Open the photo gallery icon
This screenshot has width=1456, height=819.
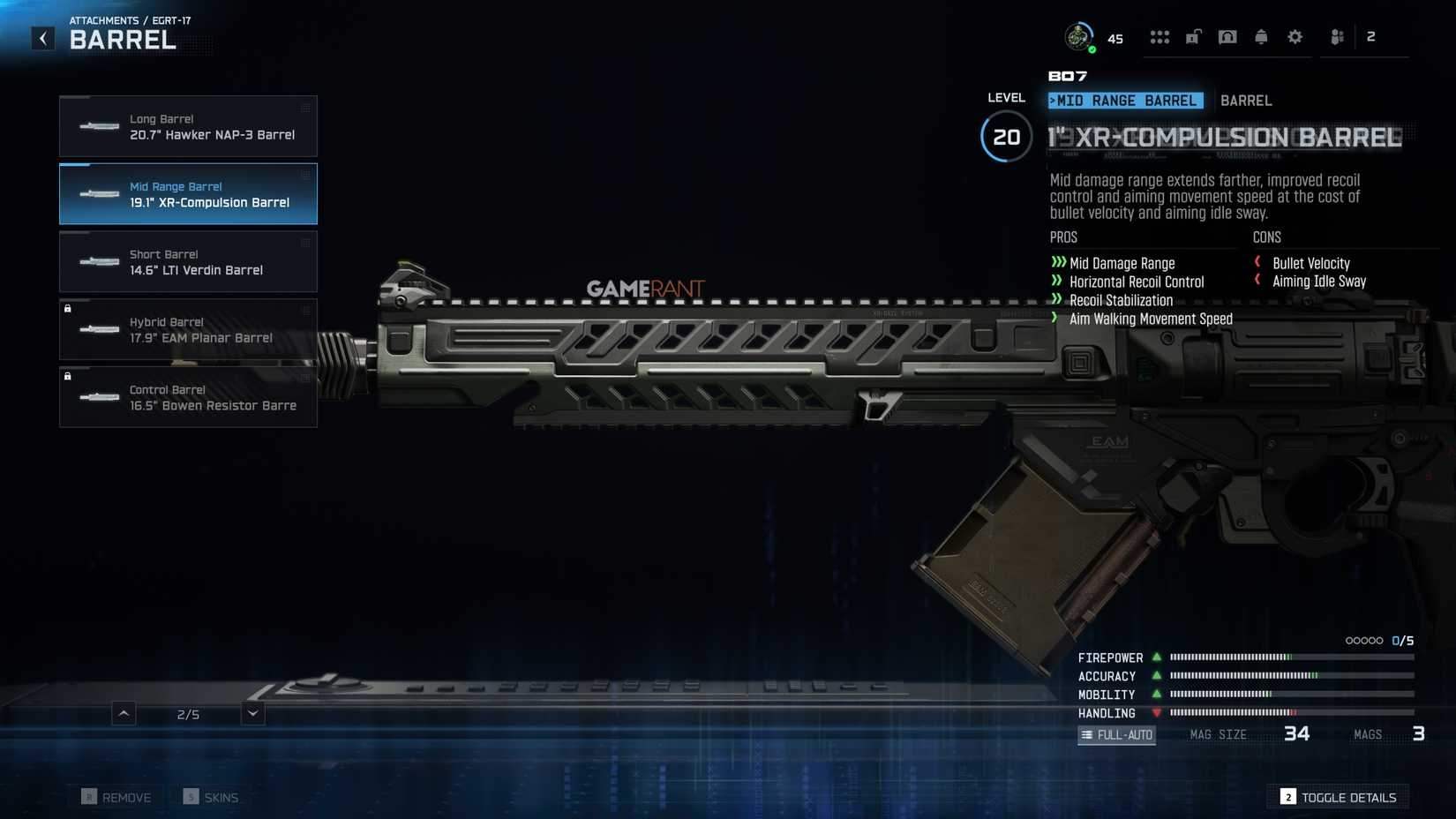coord(1227,36)
